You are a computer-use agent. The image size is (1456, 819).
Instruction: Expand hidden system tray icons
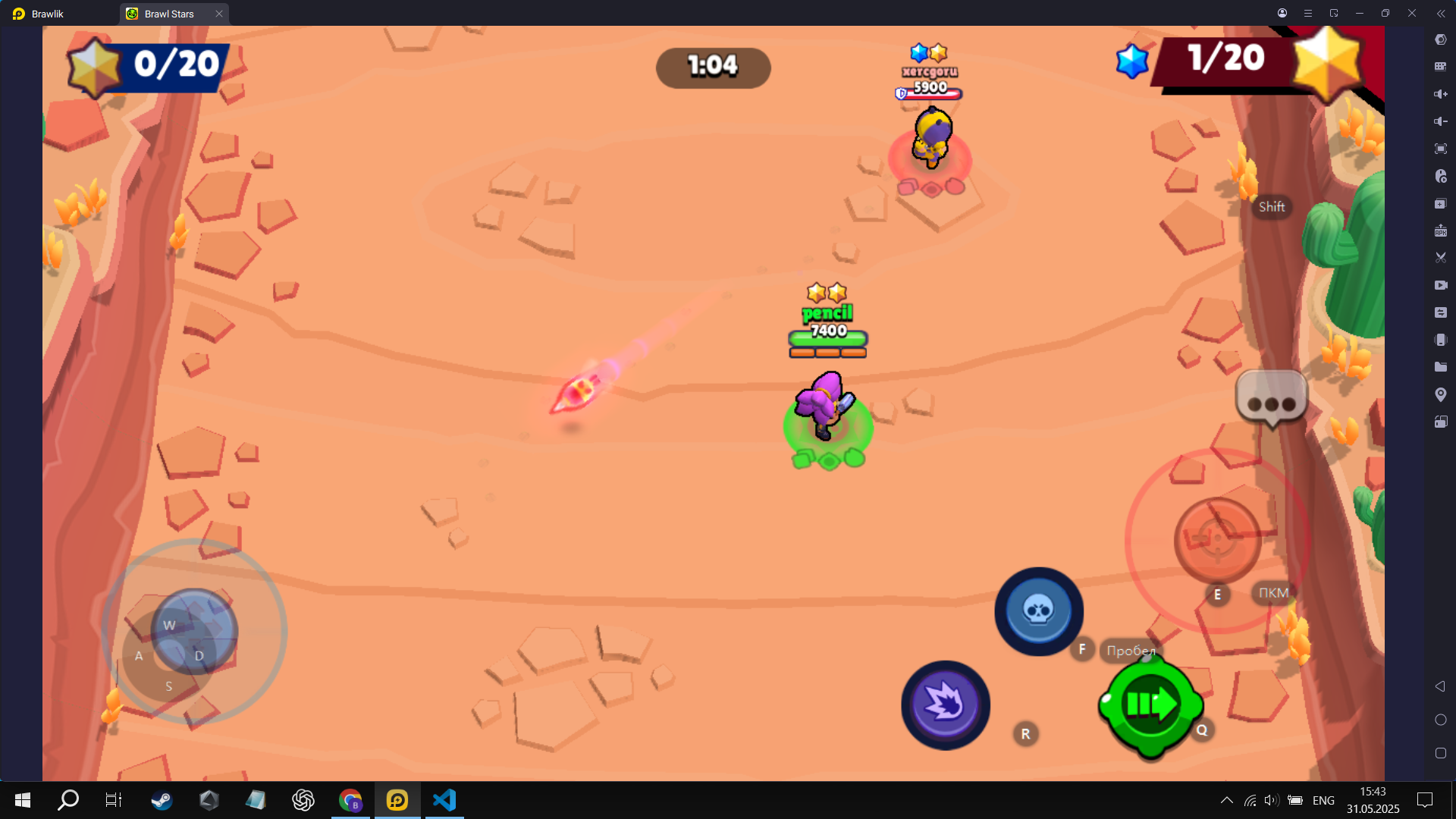1226,800
